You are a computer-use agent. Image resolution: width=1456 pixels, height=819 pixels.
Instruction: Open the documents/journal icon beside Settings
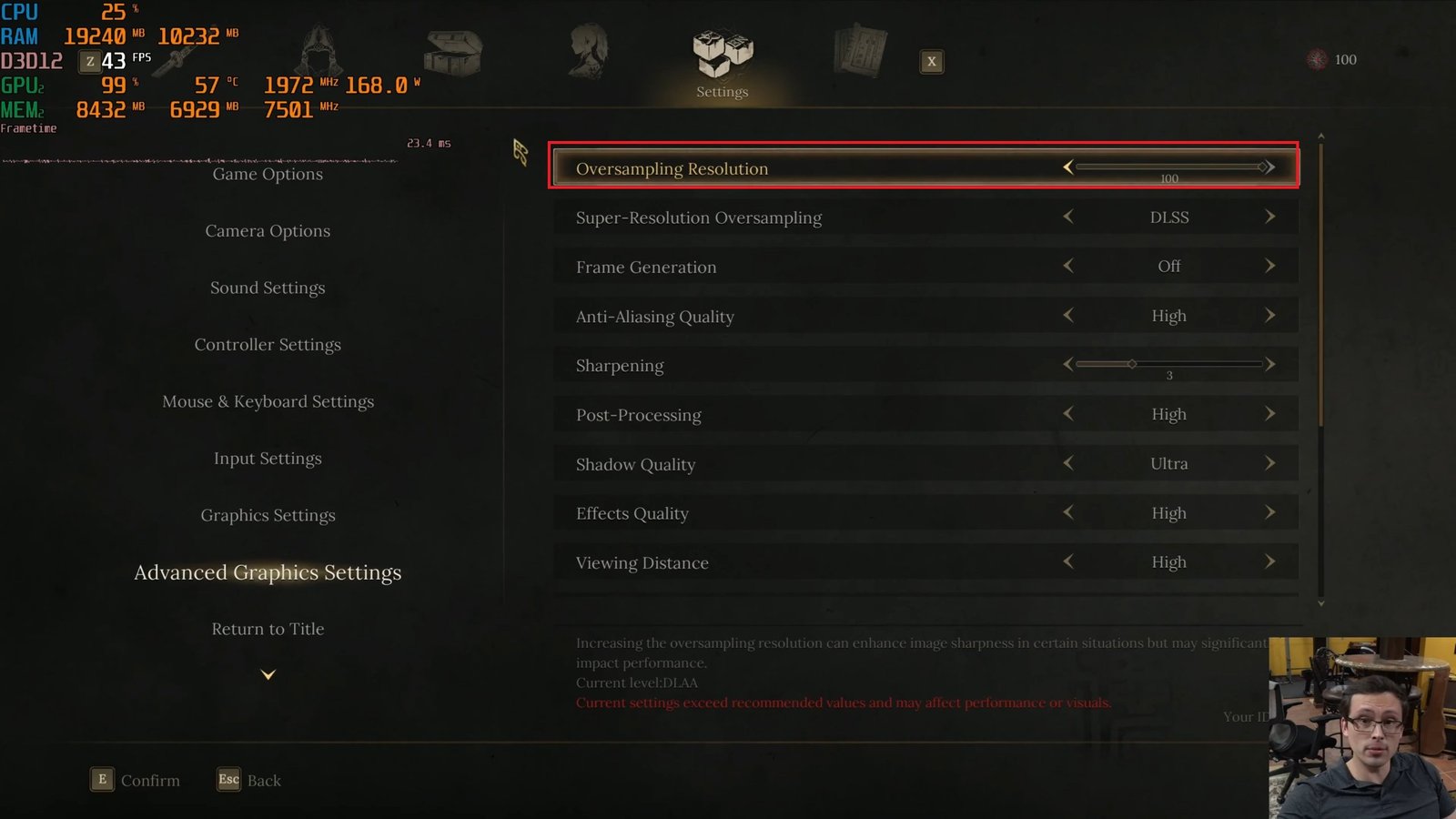pyautogui.click(x=858, y=53)
